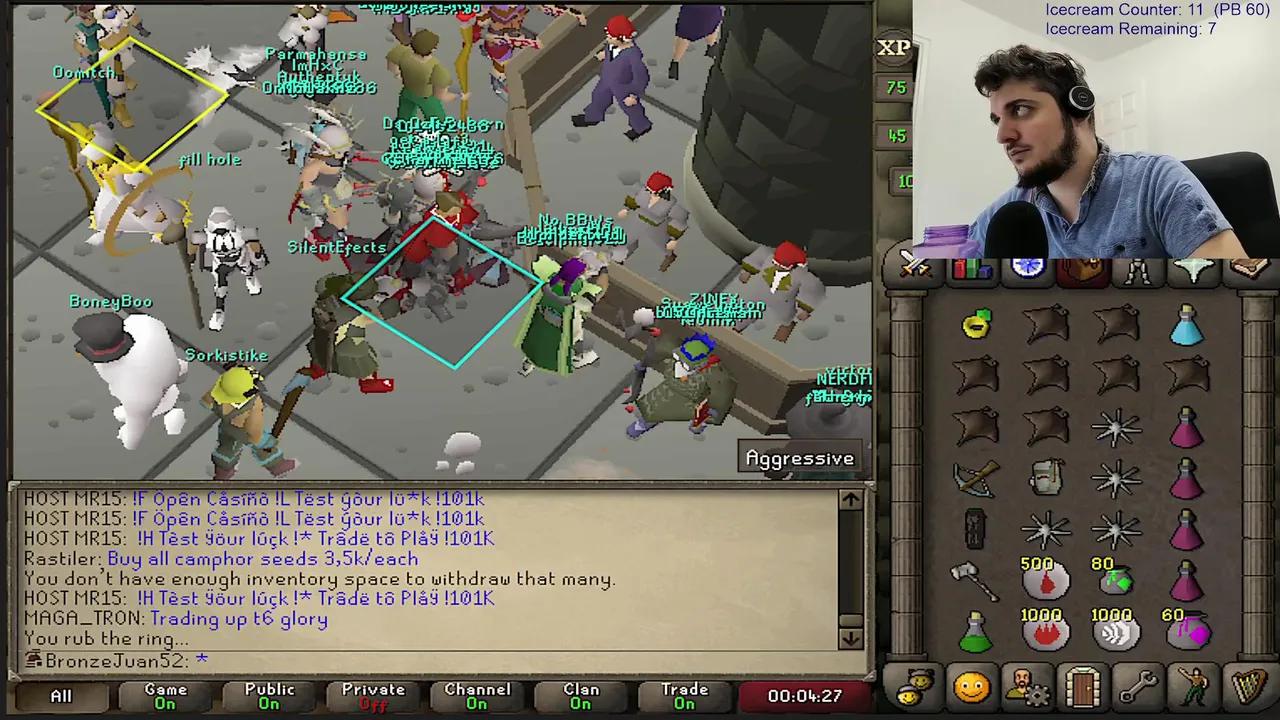Toggle Public chat off
This screenshot has height=720, width=1280.
(268, 695)
